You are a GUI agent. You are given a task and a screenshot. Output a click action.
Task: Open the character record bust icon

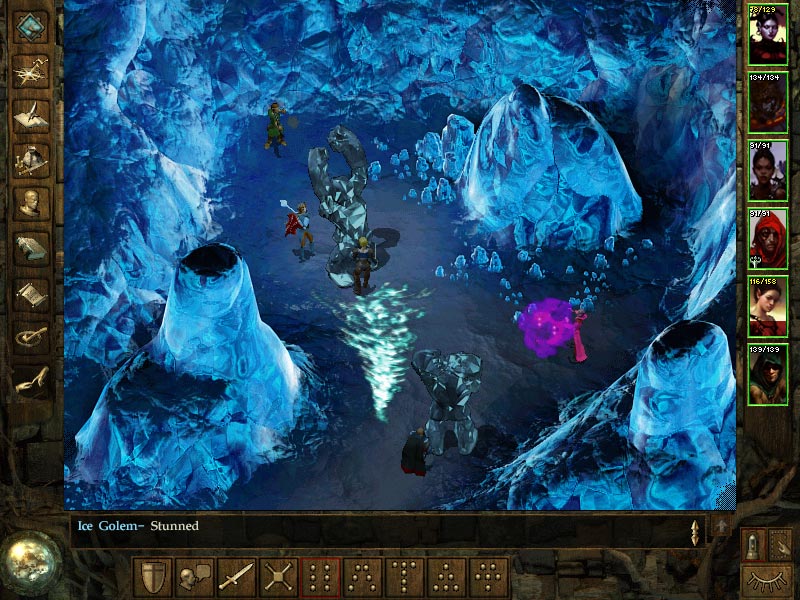[x=30, y=201]
